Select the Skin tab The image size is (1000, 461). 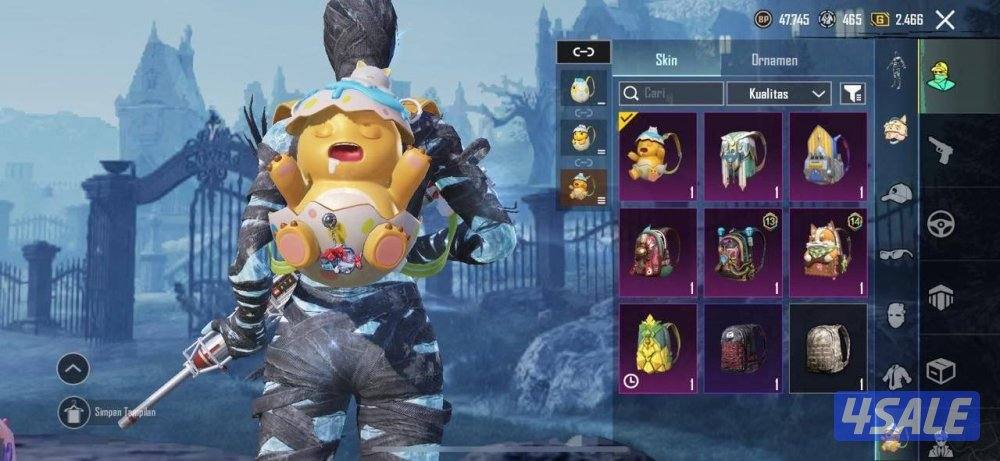click(x=666, y=60)
